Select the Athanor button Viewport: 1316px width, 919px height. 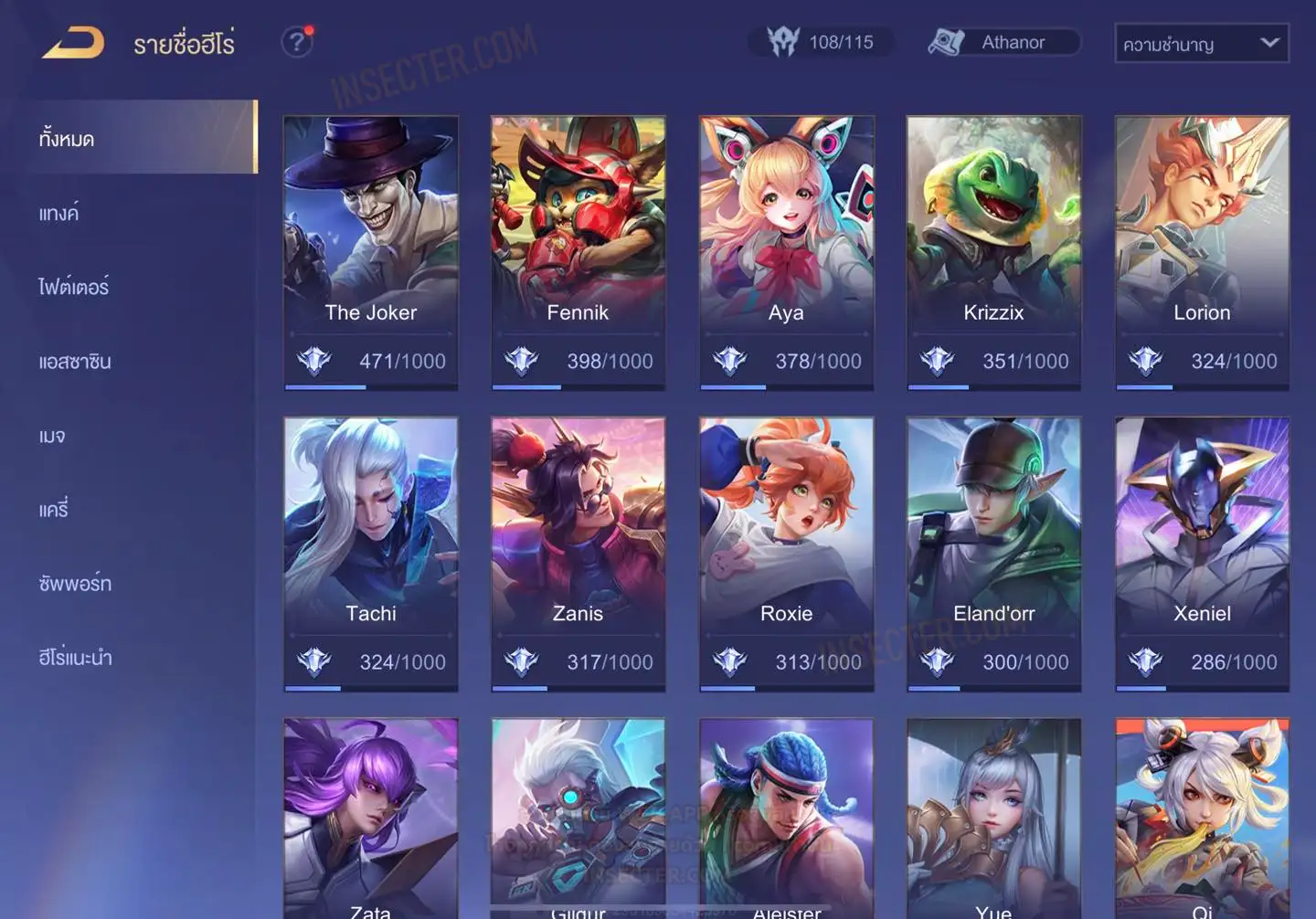pos(1004,42)
